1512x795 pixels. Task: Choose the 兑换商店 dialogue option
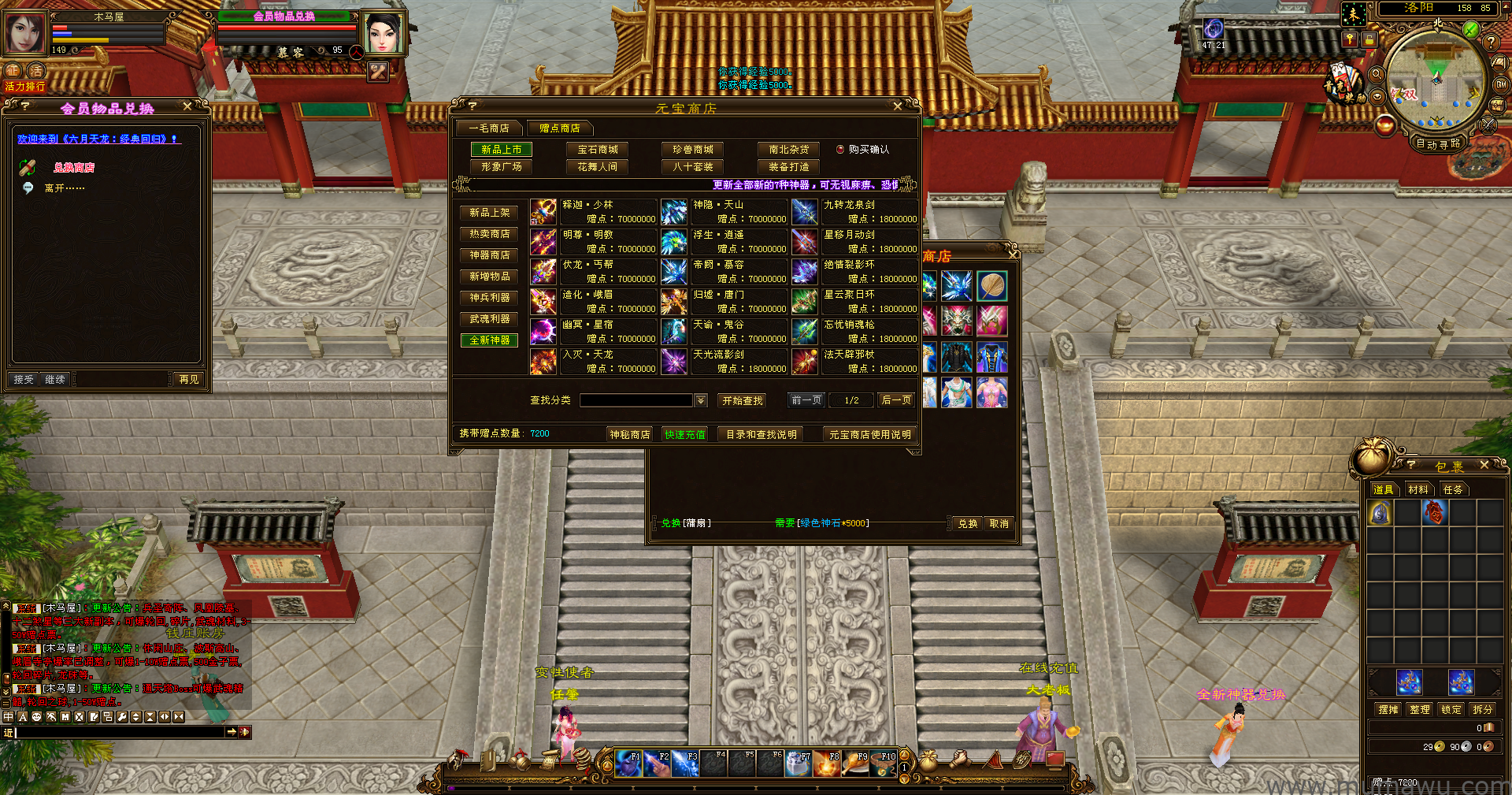coord(74,168)
